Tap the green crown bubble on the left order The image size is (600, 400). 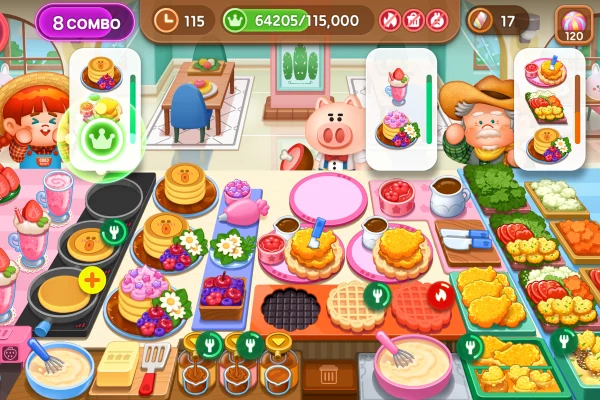(99, 135)
